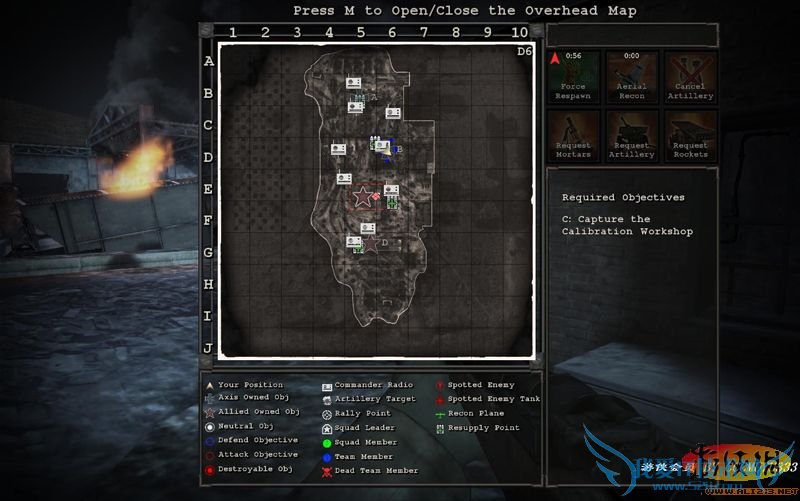Call in Aerial Recon
The width and height of the screenshot is (800, 501).
click(x=632, y=77)
